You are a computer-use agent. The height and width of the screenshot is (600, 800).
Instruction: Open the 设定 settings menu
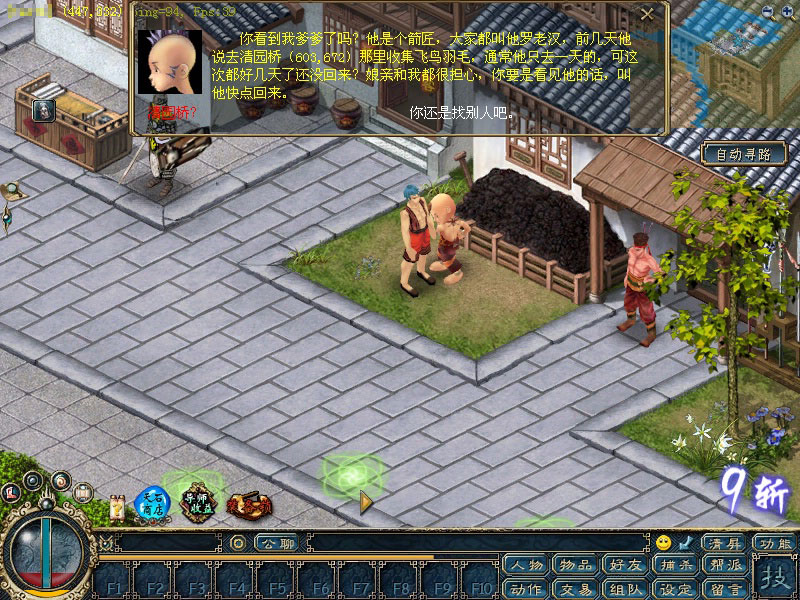(675, 589)
